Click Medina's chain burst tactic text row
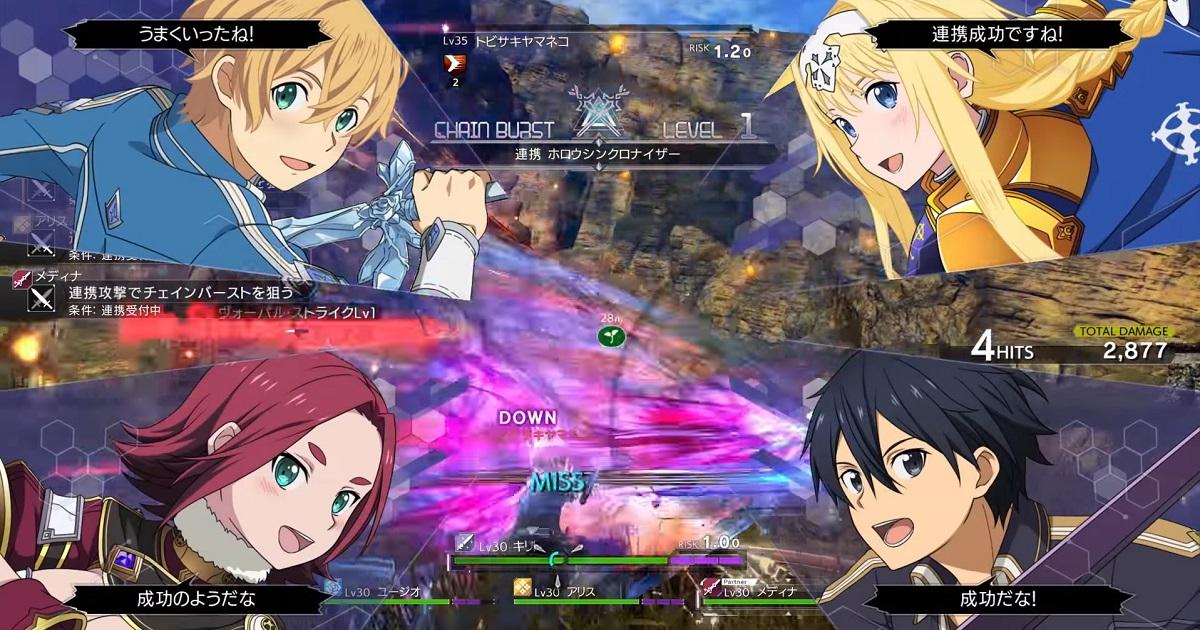 (x=180, y=293)
